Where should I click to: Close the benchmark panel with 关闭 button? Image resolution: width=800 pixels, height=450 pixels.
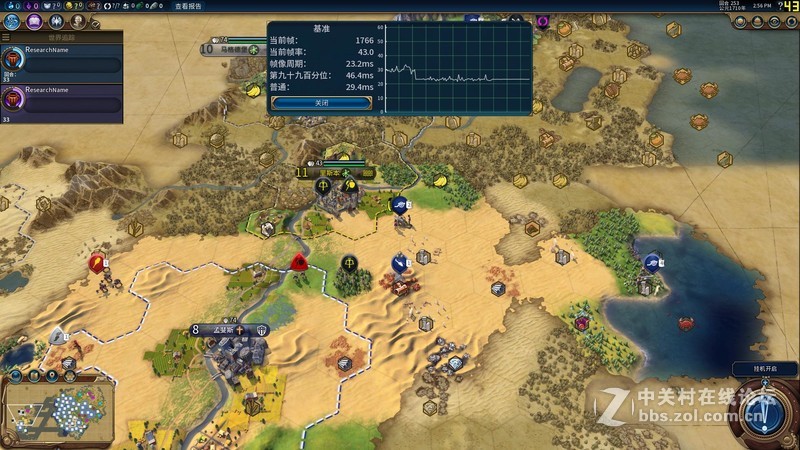click(321, 102)
